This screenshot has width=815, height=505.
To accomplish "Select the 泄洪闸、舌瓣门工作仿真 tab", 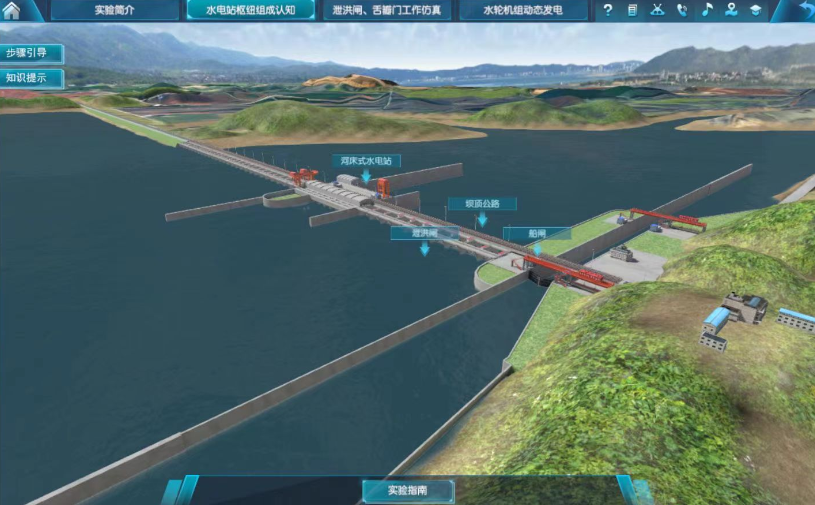I will coord(386,11).
